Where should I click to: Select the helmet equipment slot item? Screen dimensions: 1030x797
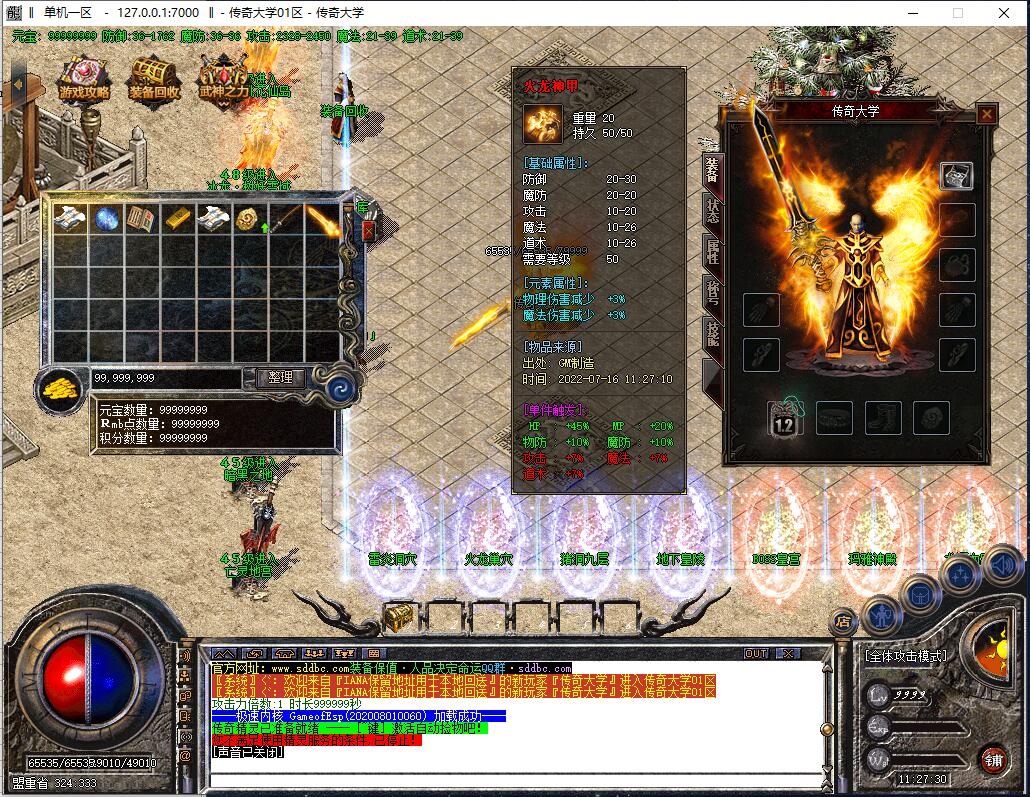coord(957,176)
